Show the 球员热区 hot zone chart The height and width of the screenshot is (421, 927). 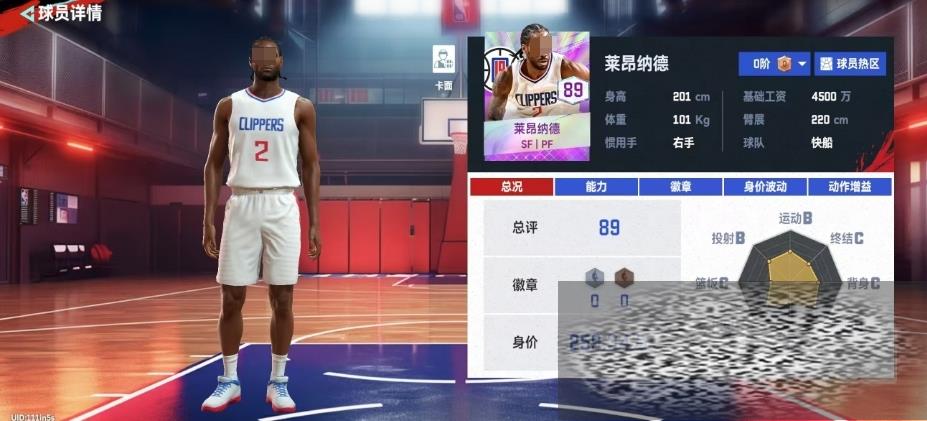click(x=850, y=64)
